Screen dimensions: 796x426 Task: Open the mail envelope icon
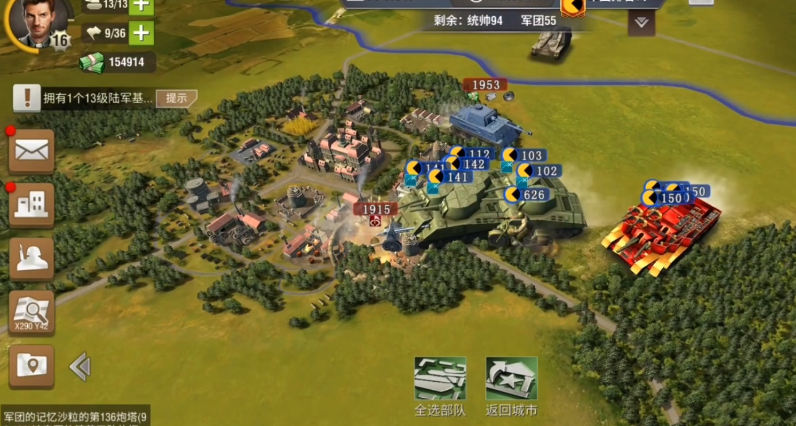pyautogui.click(x=31, y=151)
